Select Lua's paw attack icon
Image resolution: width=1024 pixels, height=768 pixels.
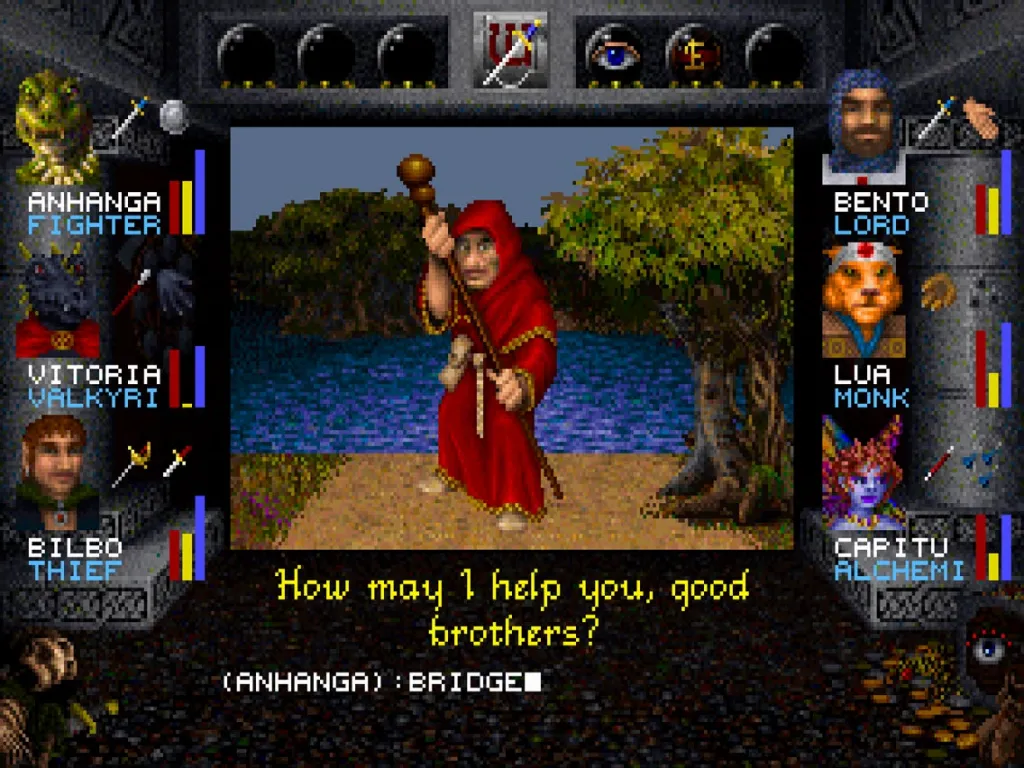tap(938, 290)
